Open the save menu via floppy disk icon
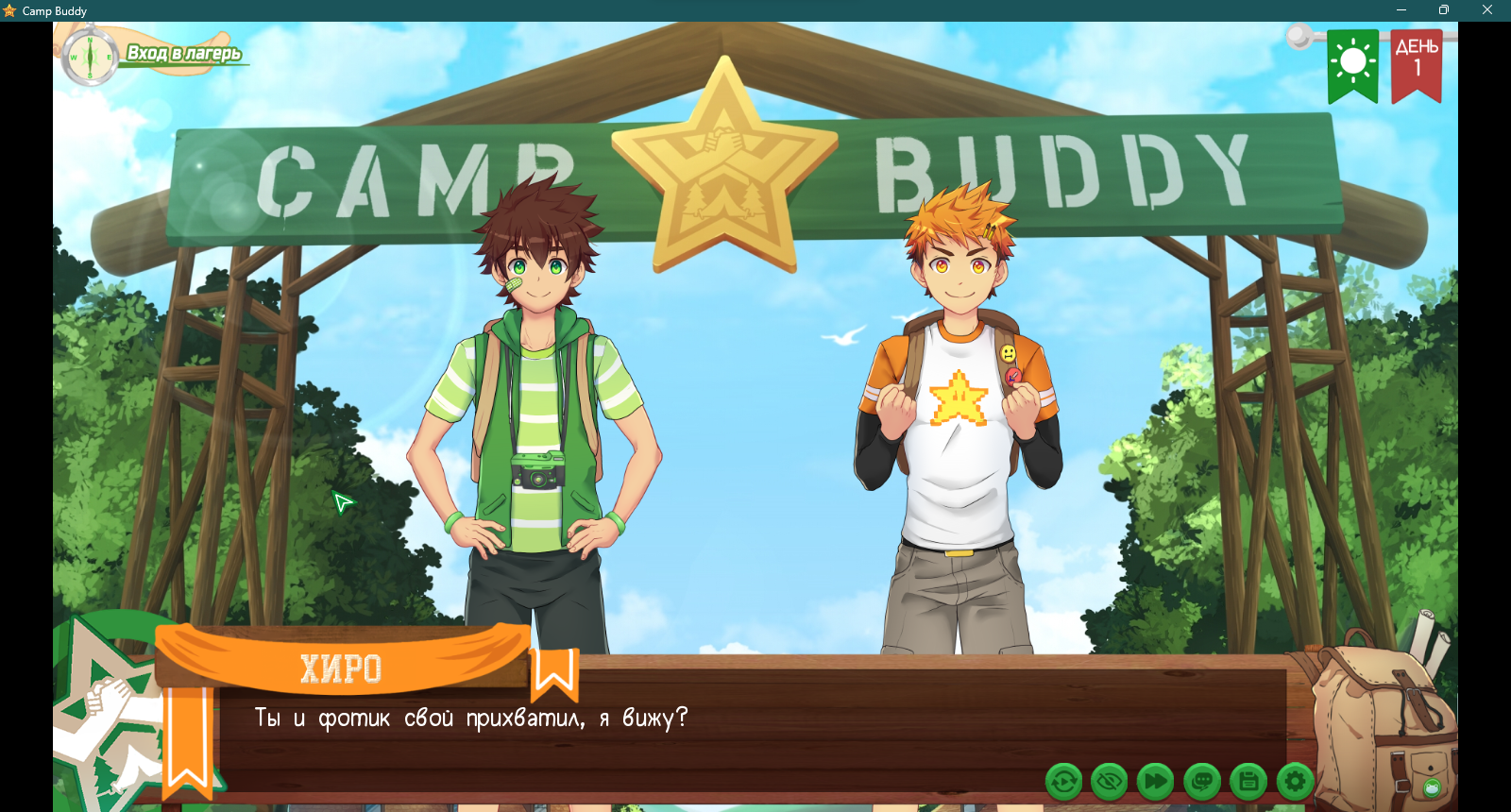The image size is (1511, 812). click(x=1248, y=782)
